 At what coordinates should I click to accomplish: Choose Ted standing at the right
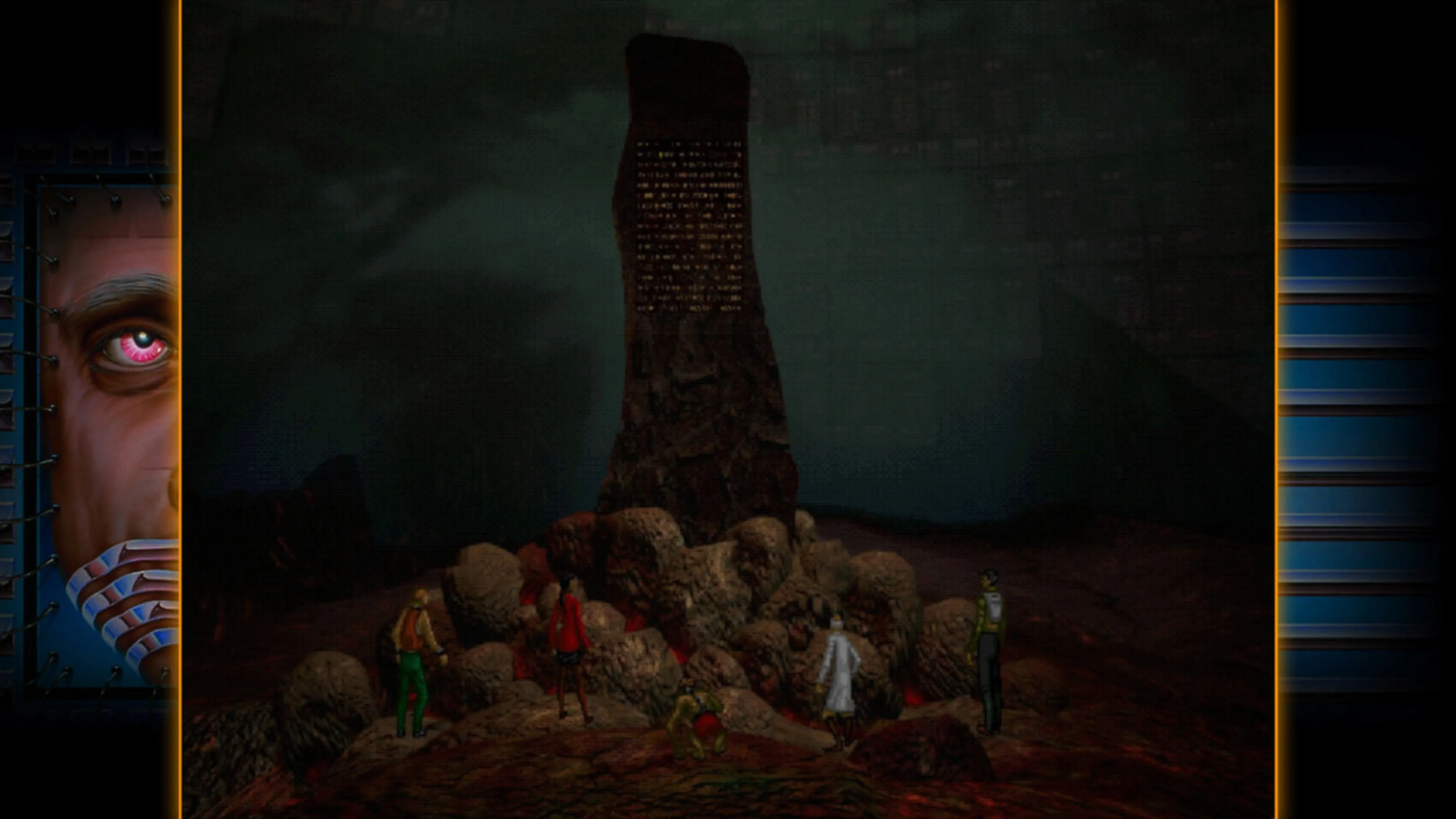[989, 650]
